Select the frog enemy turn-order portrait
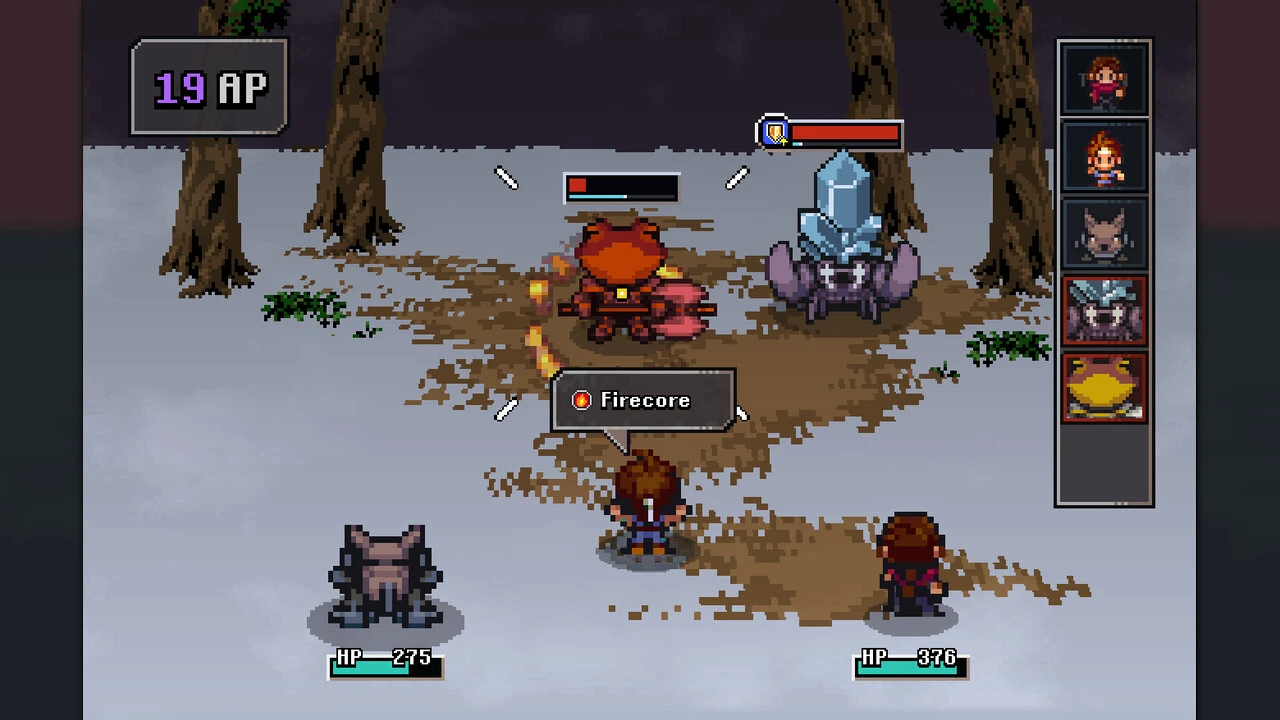 point(1104,387)
